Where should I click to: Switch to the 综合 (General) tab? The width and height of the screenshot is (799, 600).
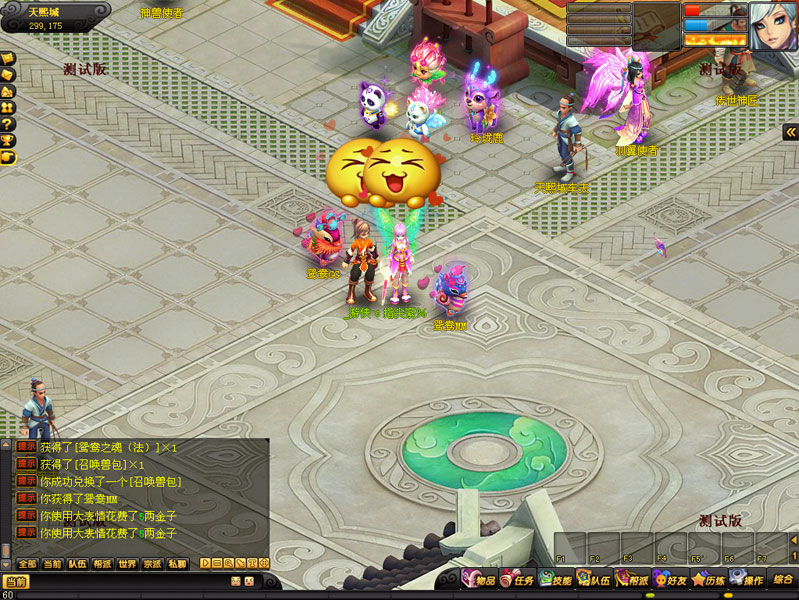tap(783, 580)
